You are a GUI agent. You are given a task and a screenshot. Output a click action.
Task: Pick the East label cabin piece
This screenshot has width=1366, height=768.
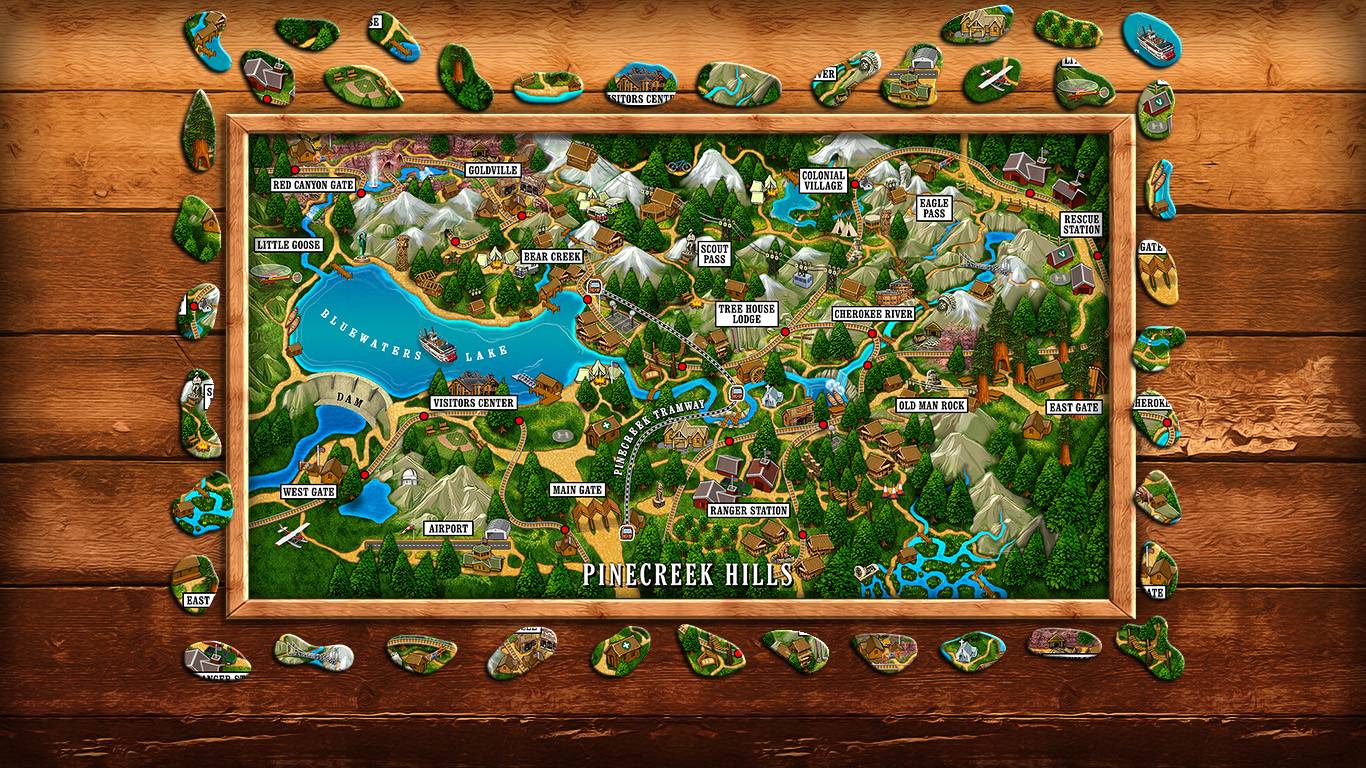[196, 584]
